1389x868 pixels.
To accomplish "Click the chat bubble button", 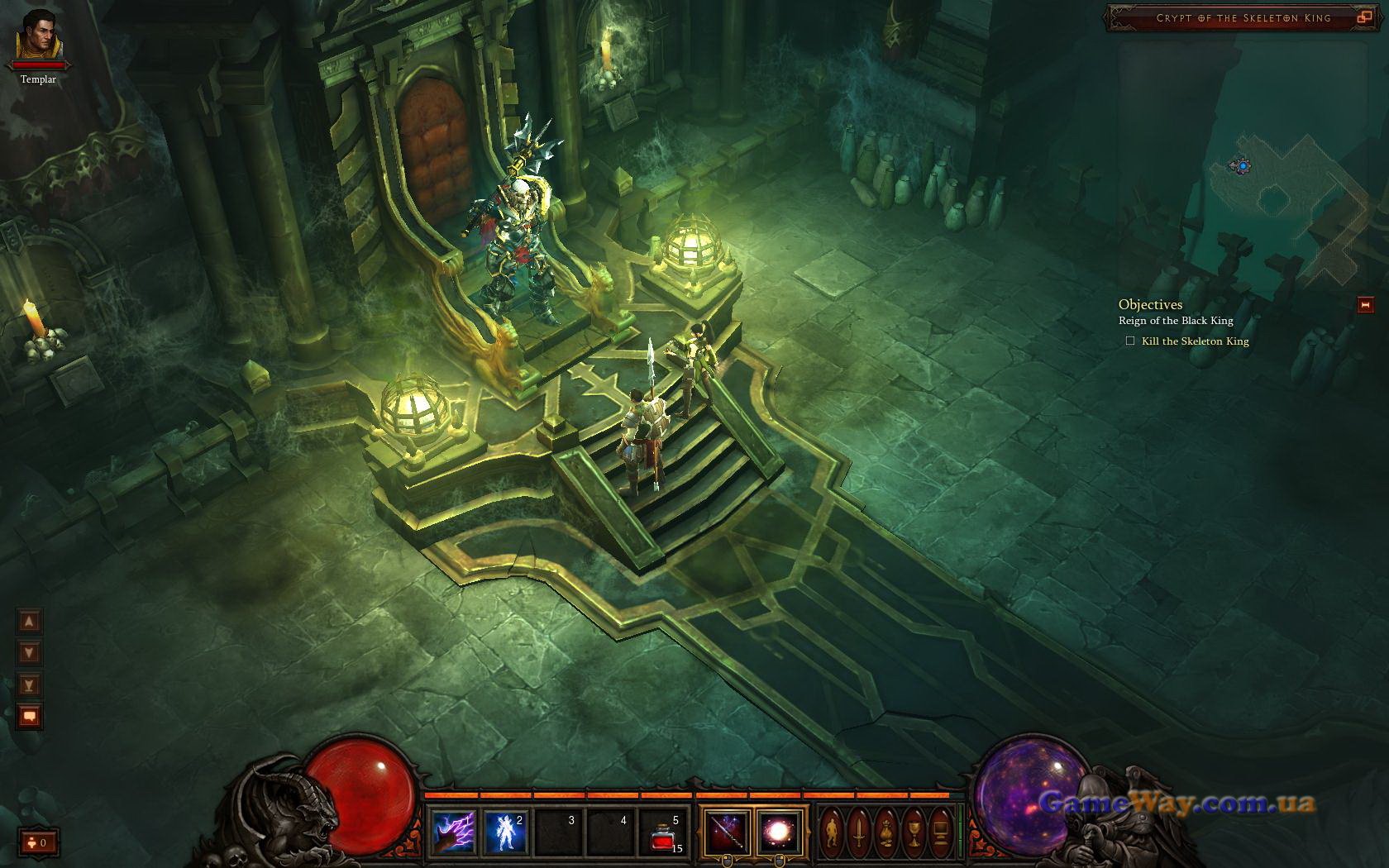I will 30,717.
